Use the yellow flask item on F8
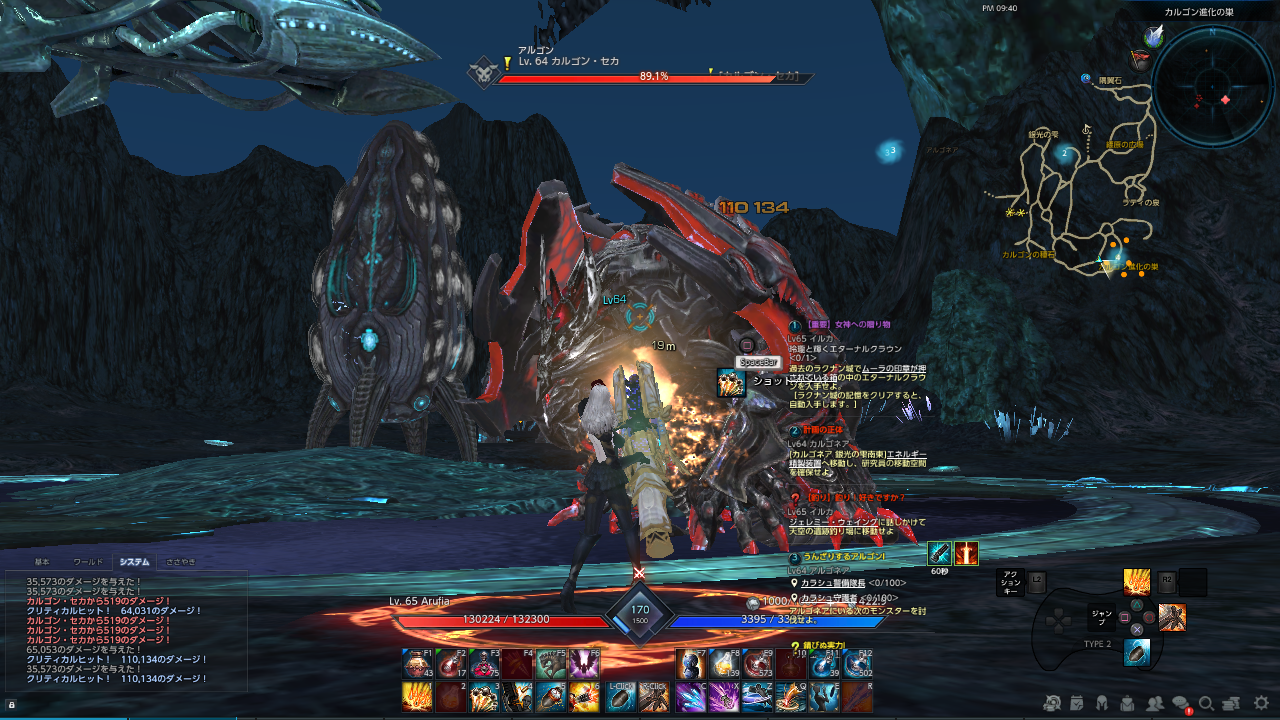The height and width of the screenshot is (720, 1280). tap(722, 664)
